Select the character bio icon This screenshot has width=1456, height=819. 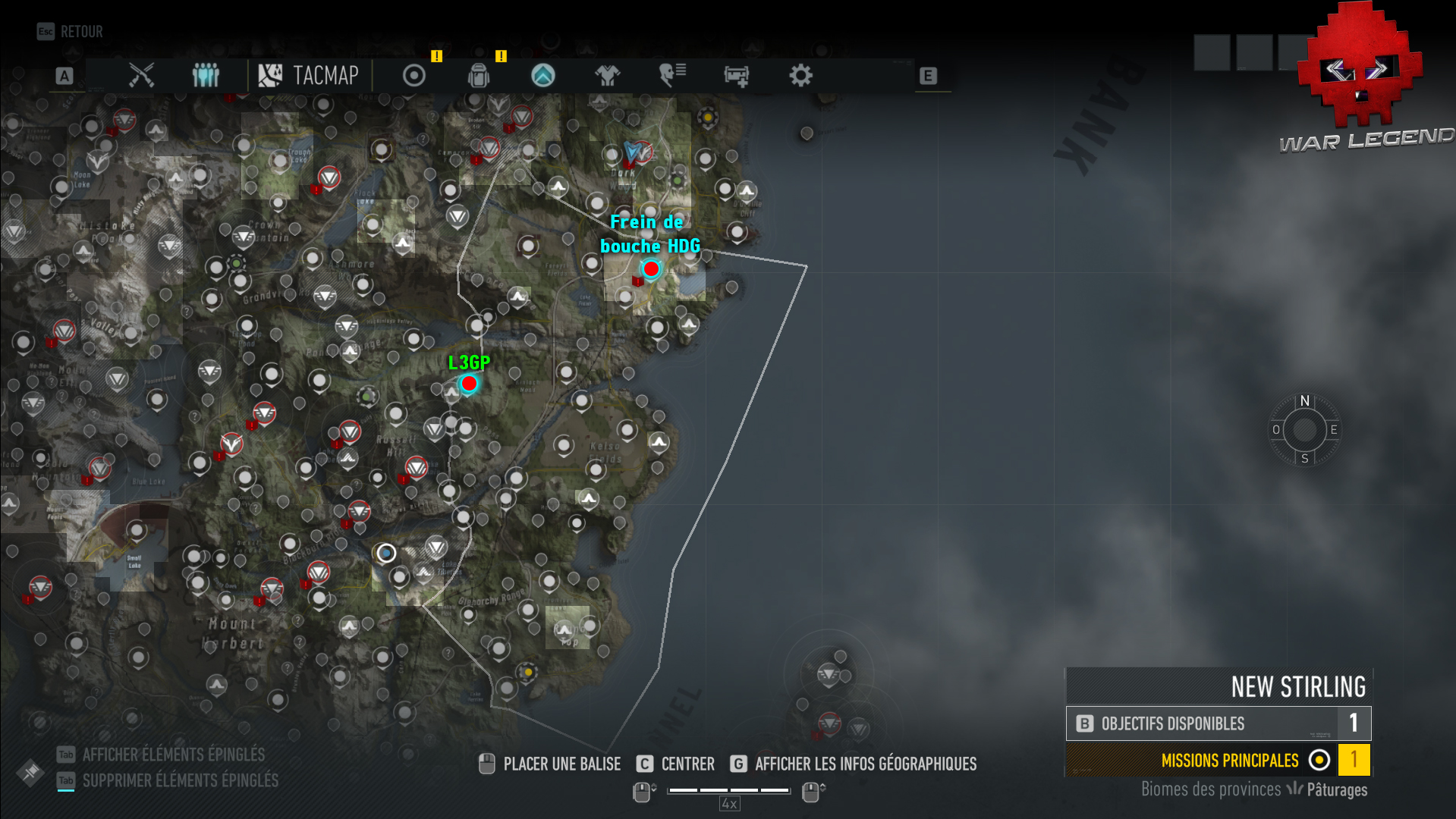pyautogui.click(x=671, y=75)
